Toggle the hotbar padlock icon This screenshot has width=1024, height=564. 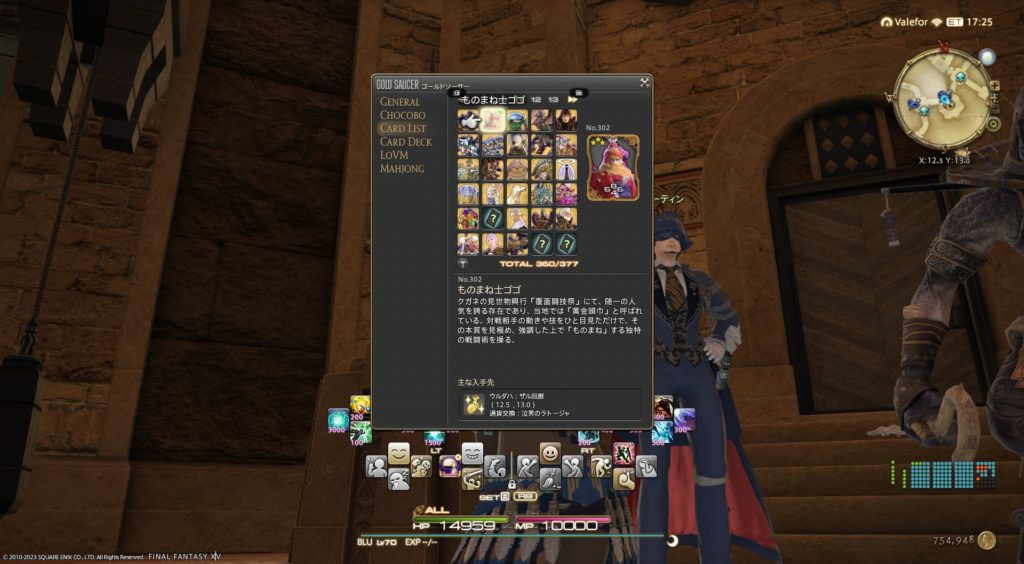coord(511,485)
